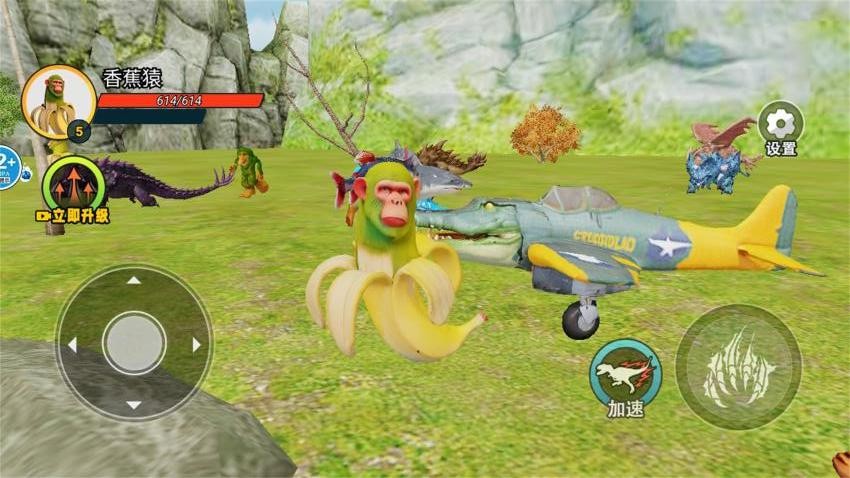Tap the joystick's up arrow
Screen dimensions: 850x478
click(x=134, y=281)
